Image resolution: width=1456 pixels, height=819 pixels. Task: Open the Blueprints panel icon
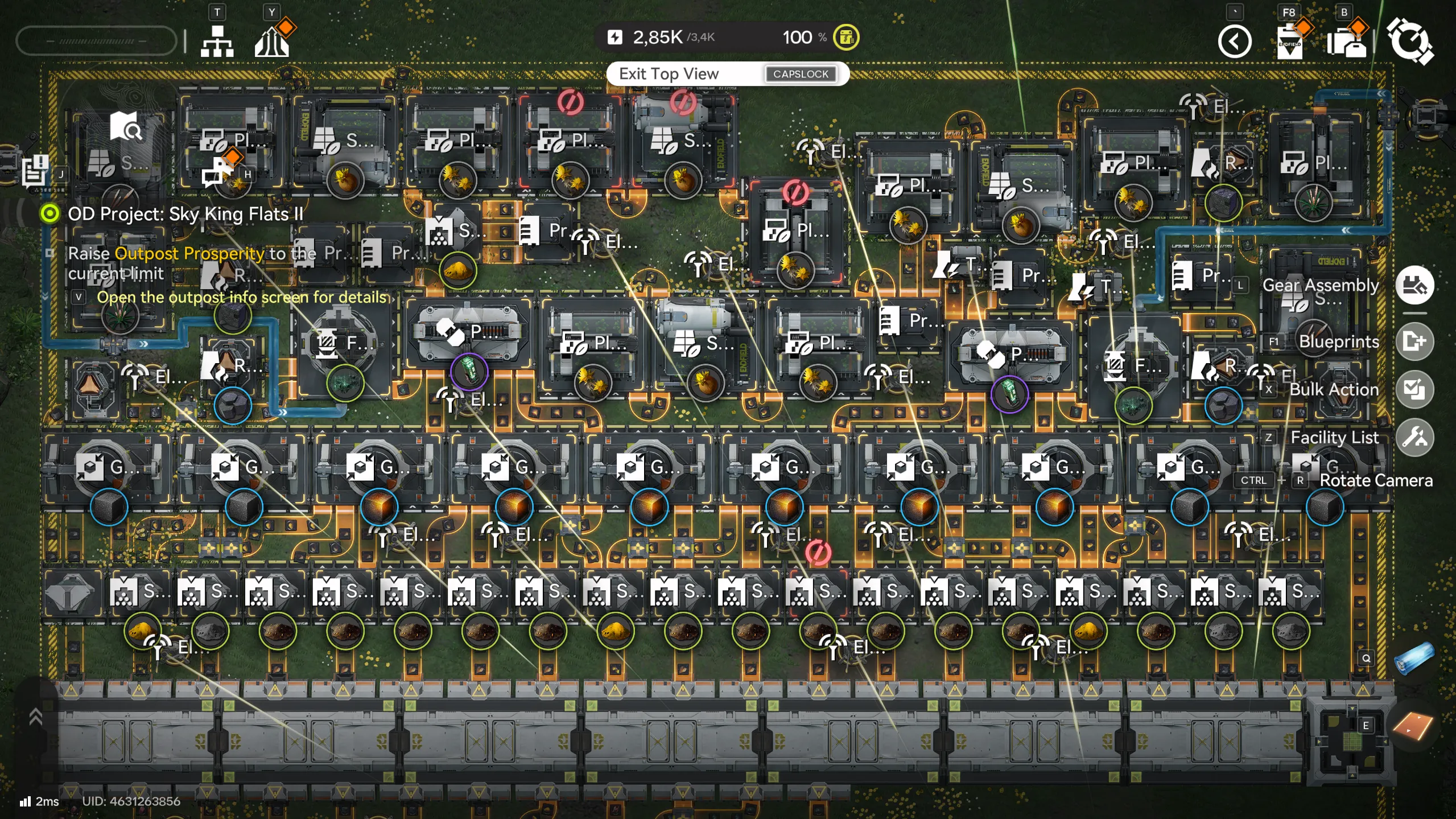pos(1416,341)
